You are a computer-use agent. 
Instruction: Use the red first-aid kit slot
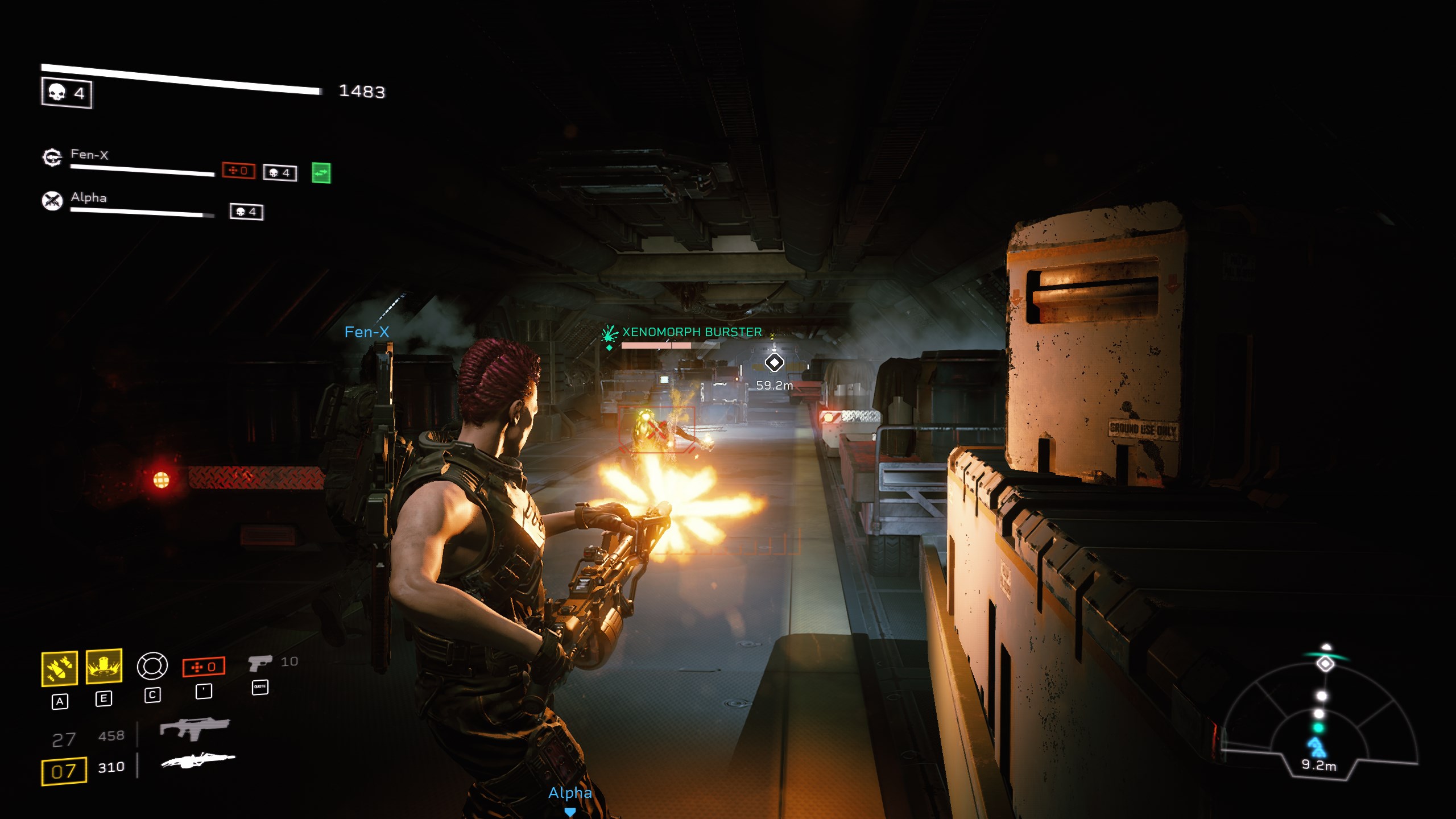tap(204, 667)
